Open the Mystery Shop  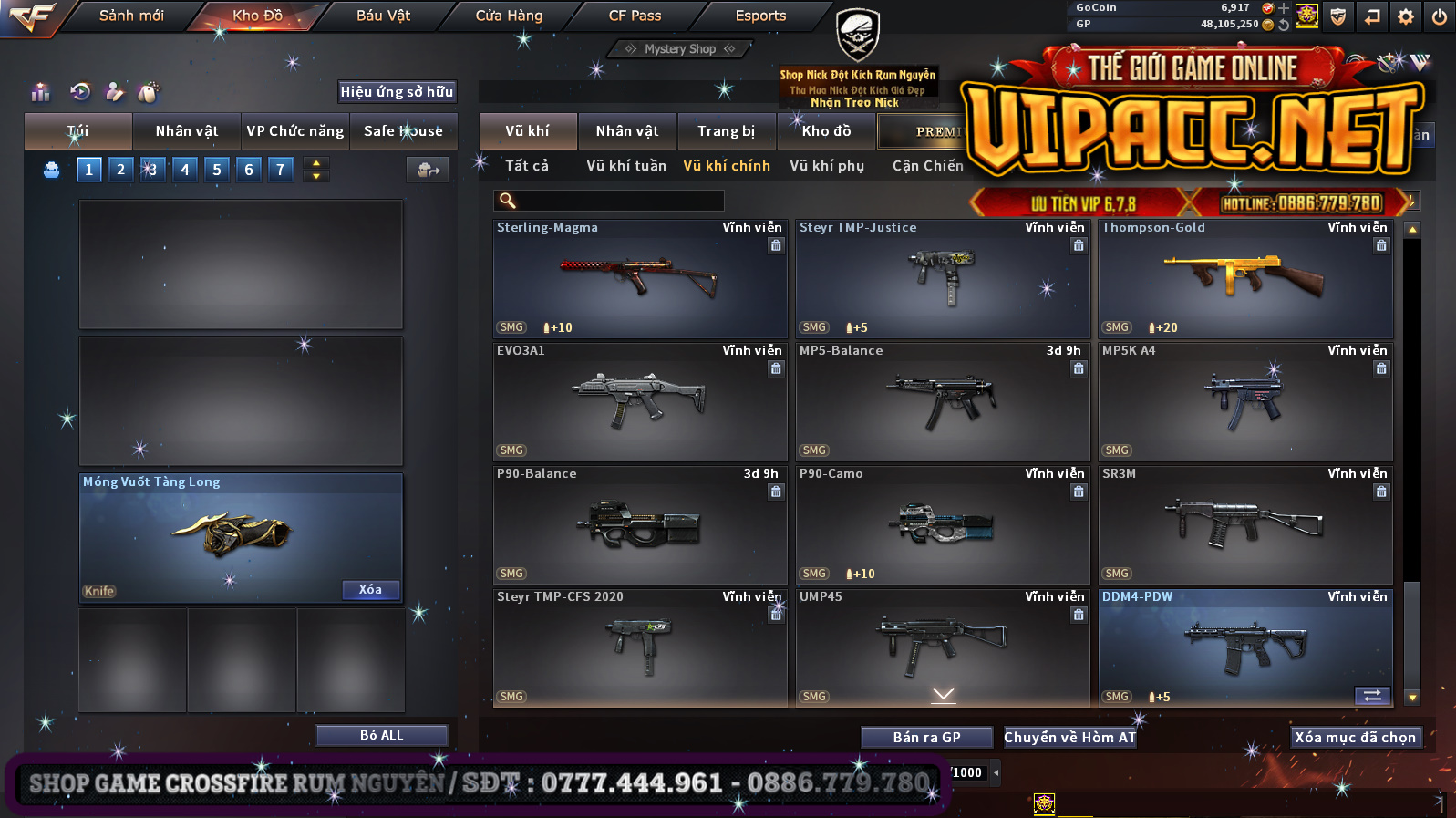[680, 49]
